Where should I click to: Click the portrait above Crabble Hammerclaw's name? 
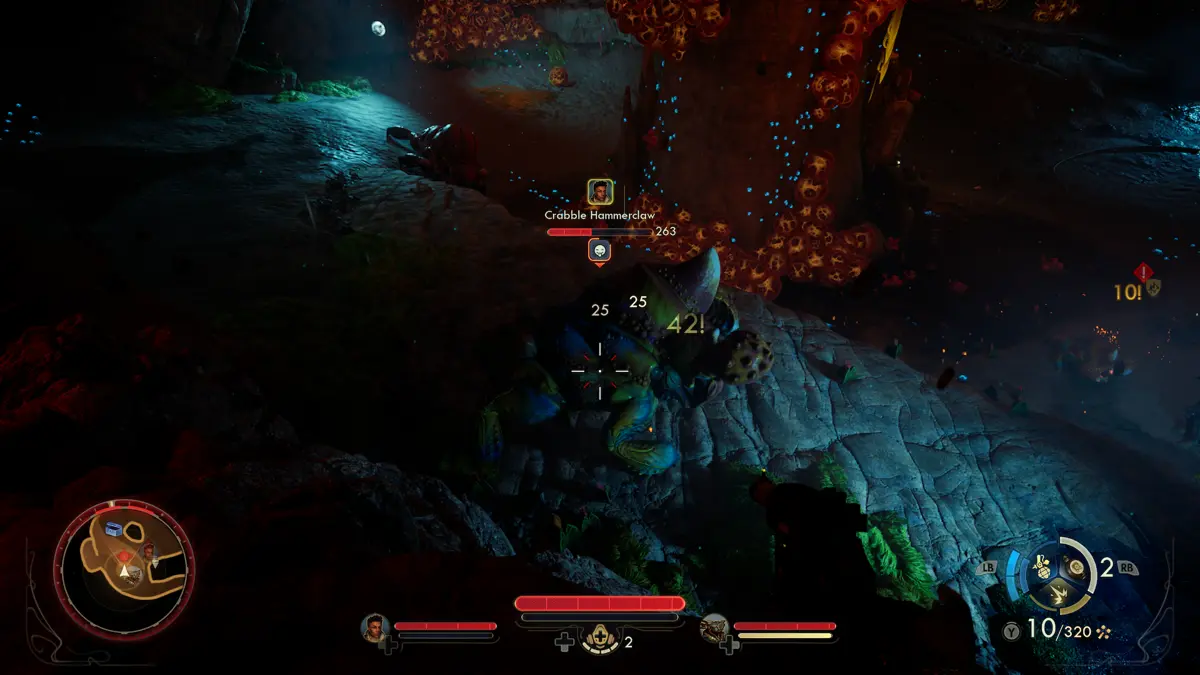600,192
